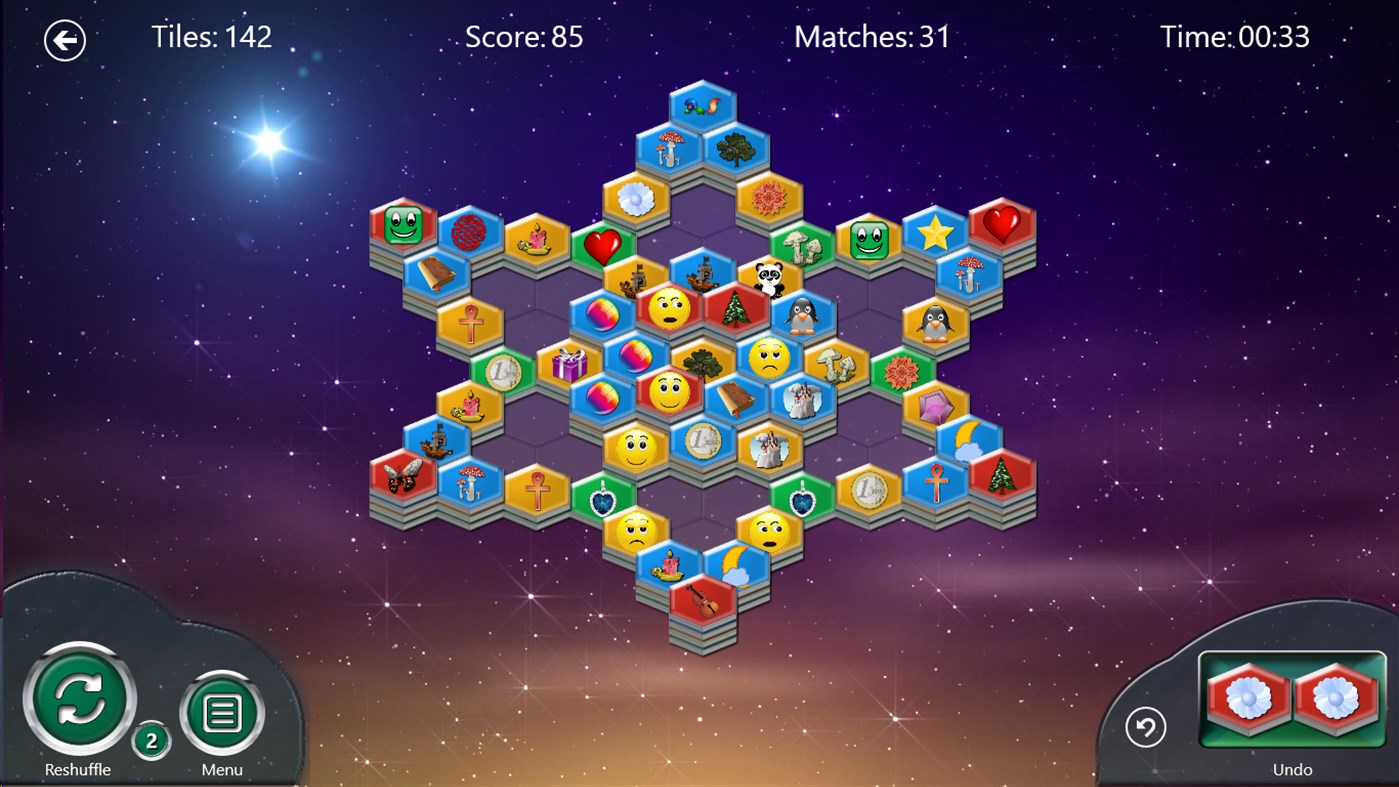Select the parrot tile at the top

(703, 104)
